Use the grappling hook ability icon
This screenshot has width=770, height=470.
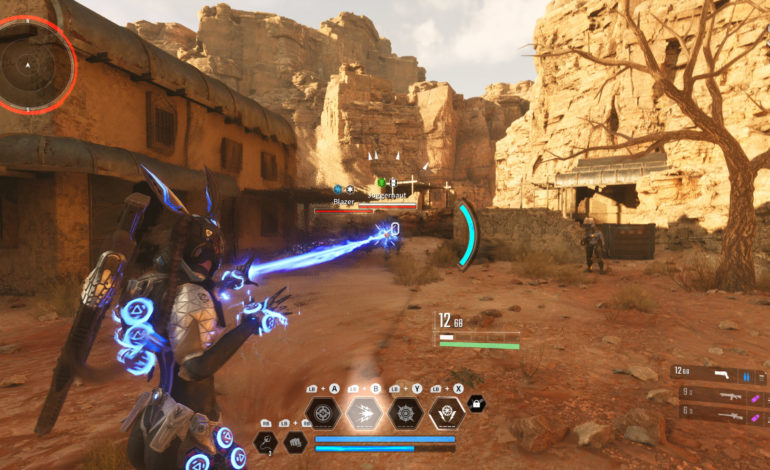click(267, 441)
